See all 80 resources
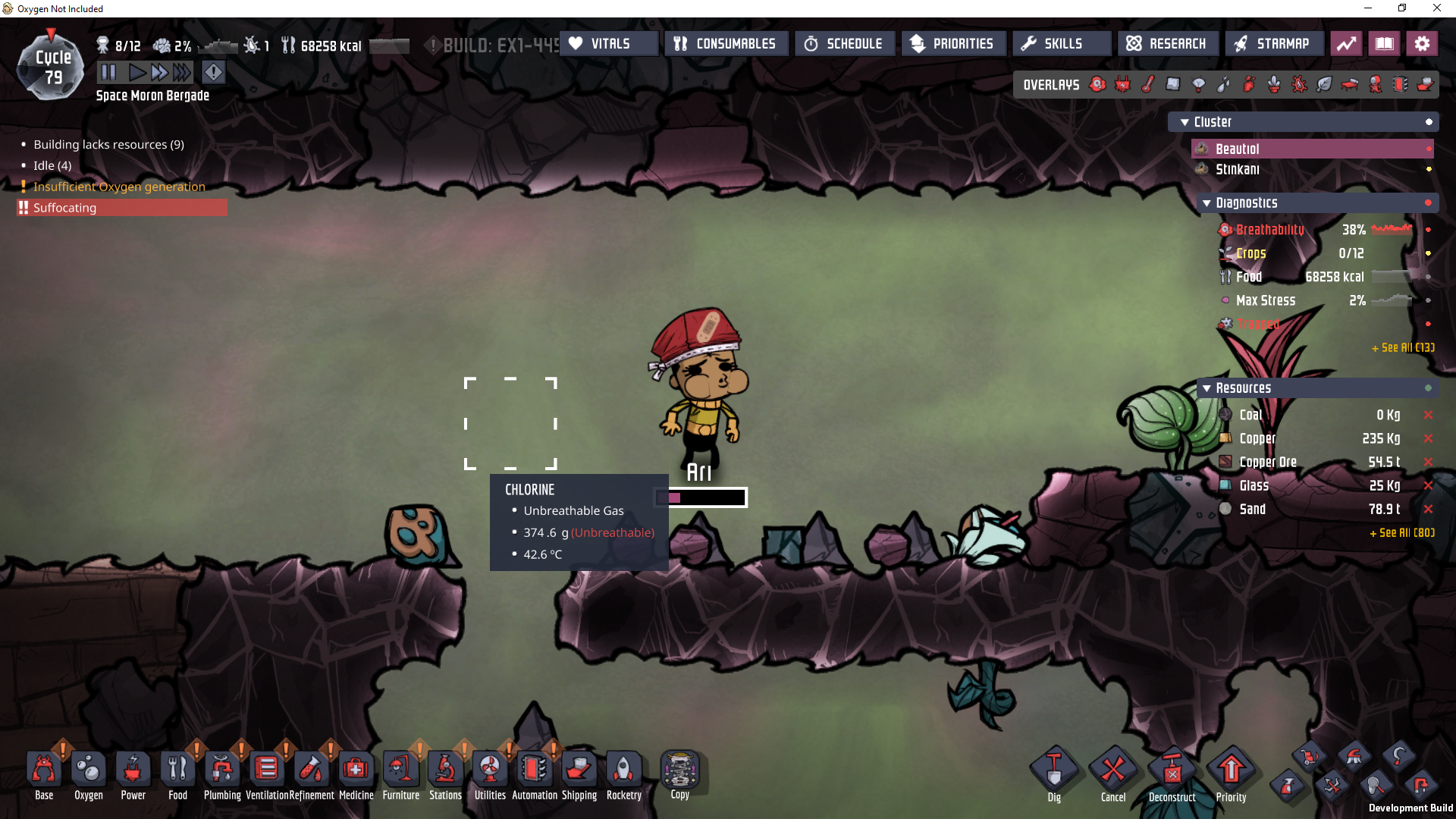This screenshot has height=819, width=1456. click(x=1401, y=533)
